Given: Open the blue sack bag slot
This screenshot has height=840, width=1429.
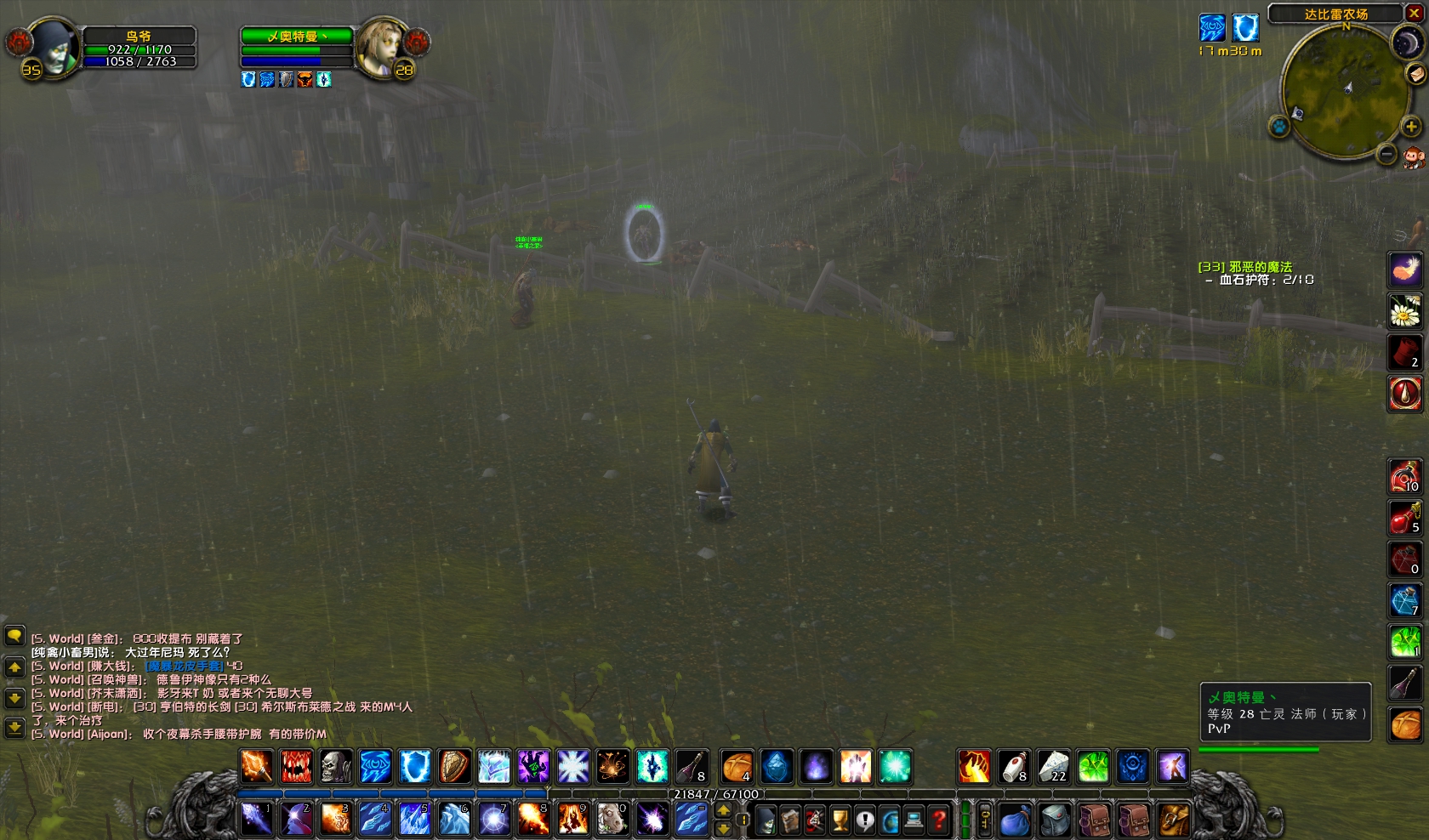Looking at the screenshot, I should (x=1016, y=820).
